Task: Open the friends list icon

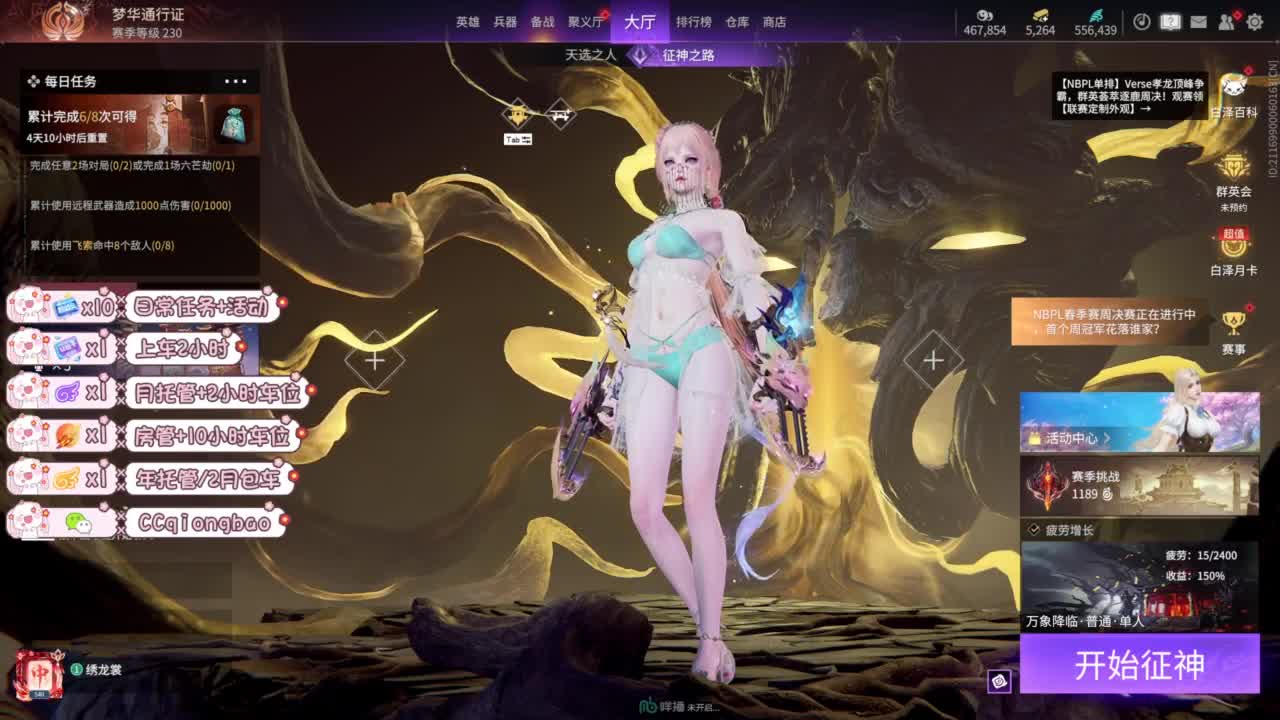Action: coord(1227,22)
